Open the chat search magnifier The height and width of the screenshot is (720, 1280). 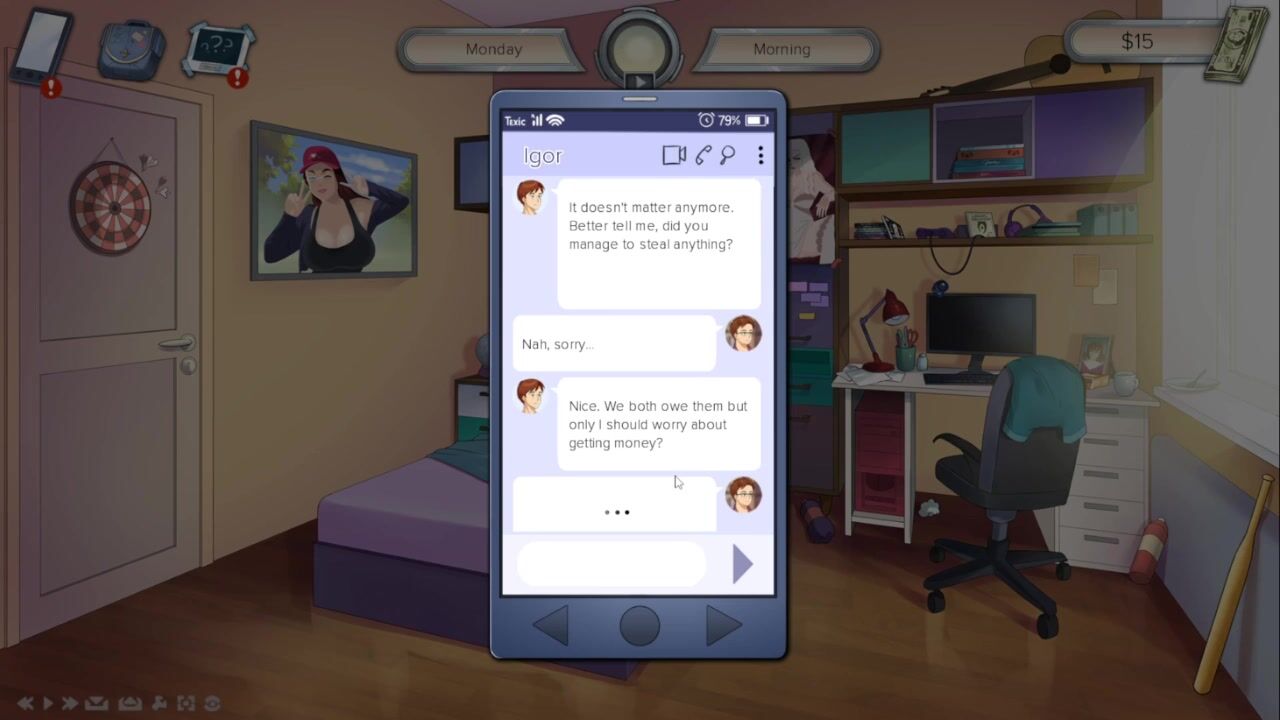coord(728,155)
